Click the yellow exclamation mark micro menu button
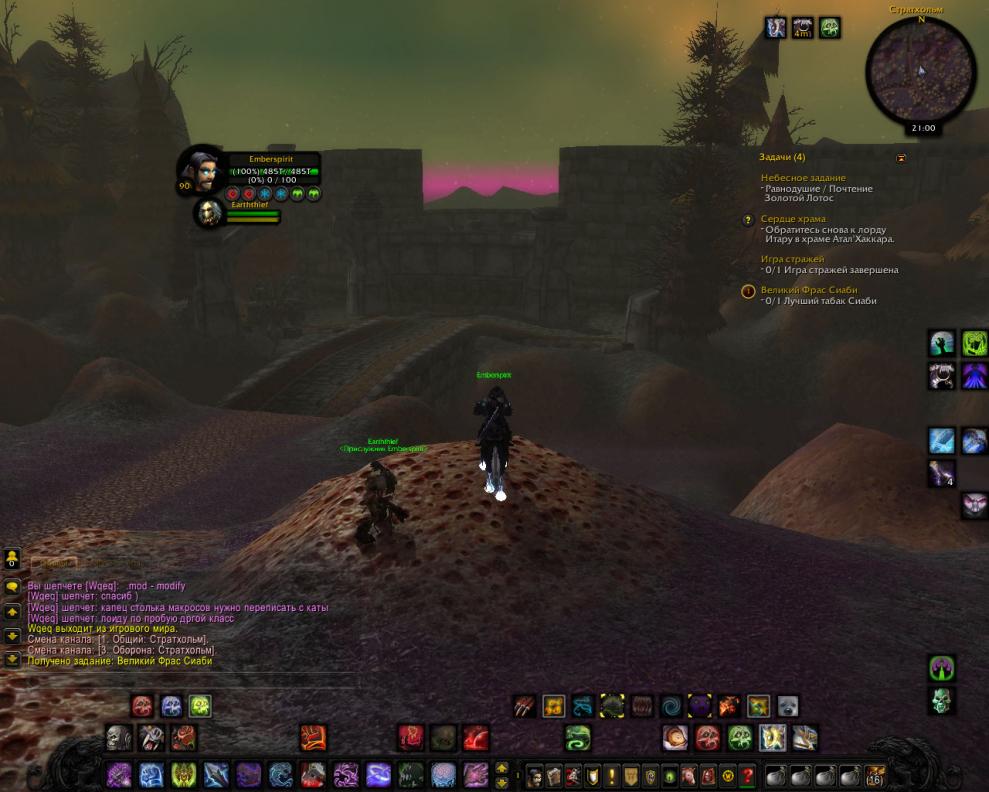 (612, 776)
